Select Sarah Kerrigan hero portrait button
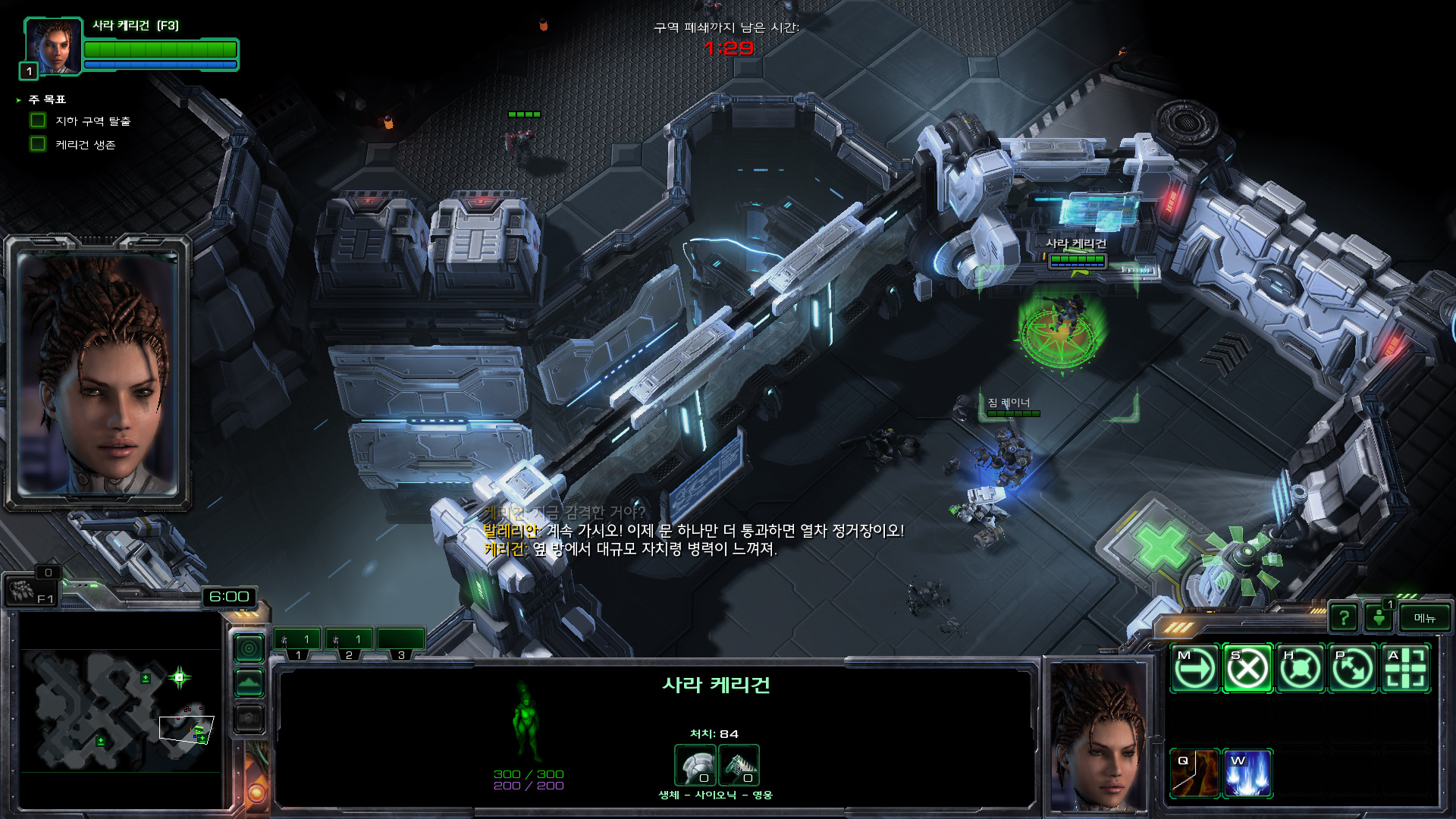Viewport: 1456px width, 819px height. [x=53, y=47]
